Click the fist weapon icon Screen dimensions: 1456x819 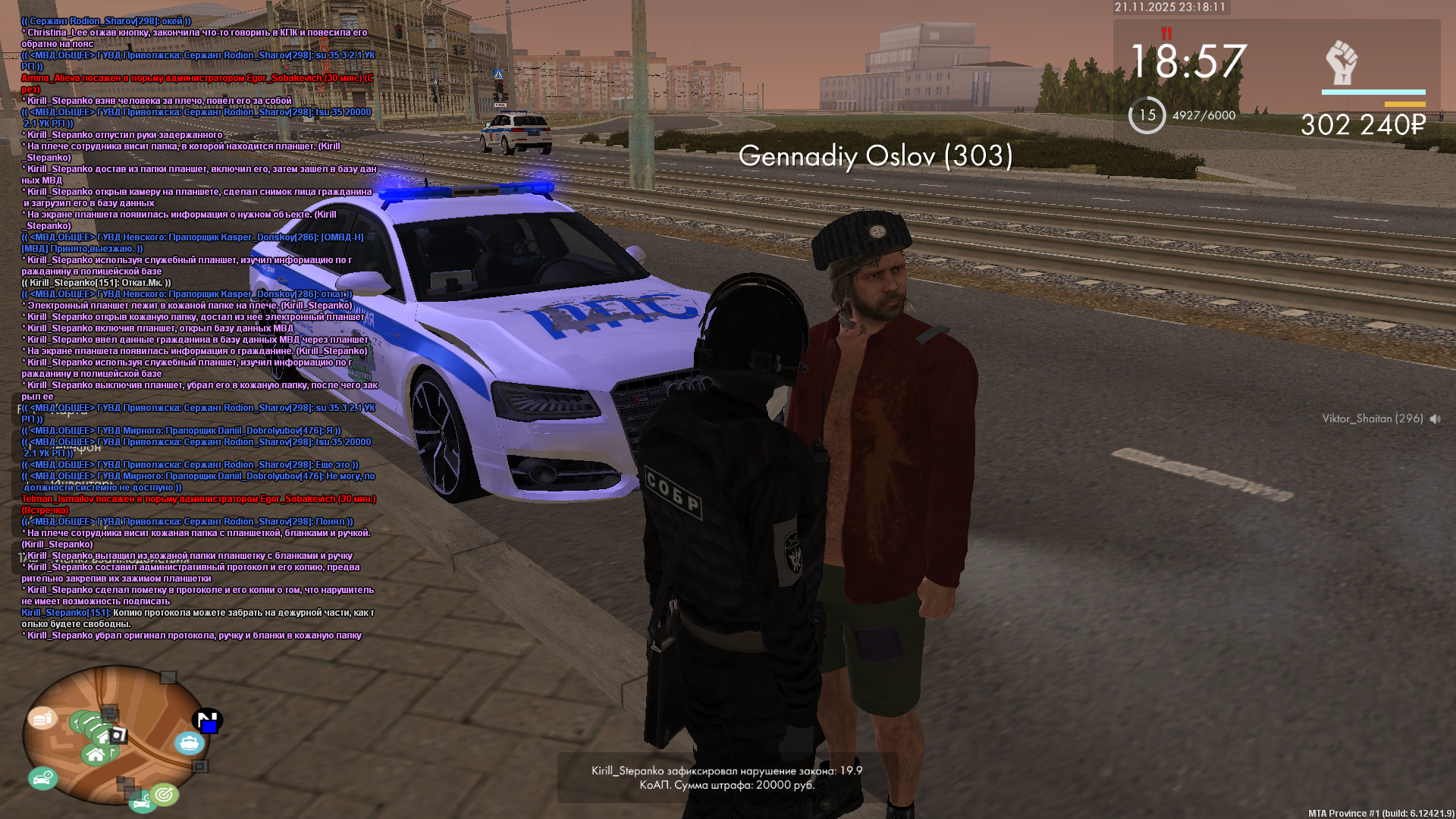click(1341, 63)
